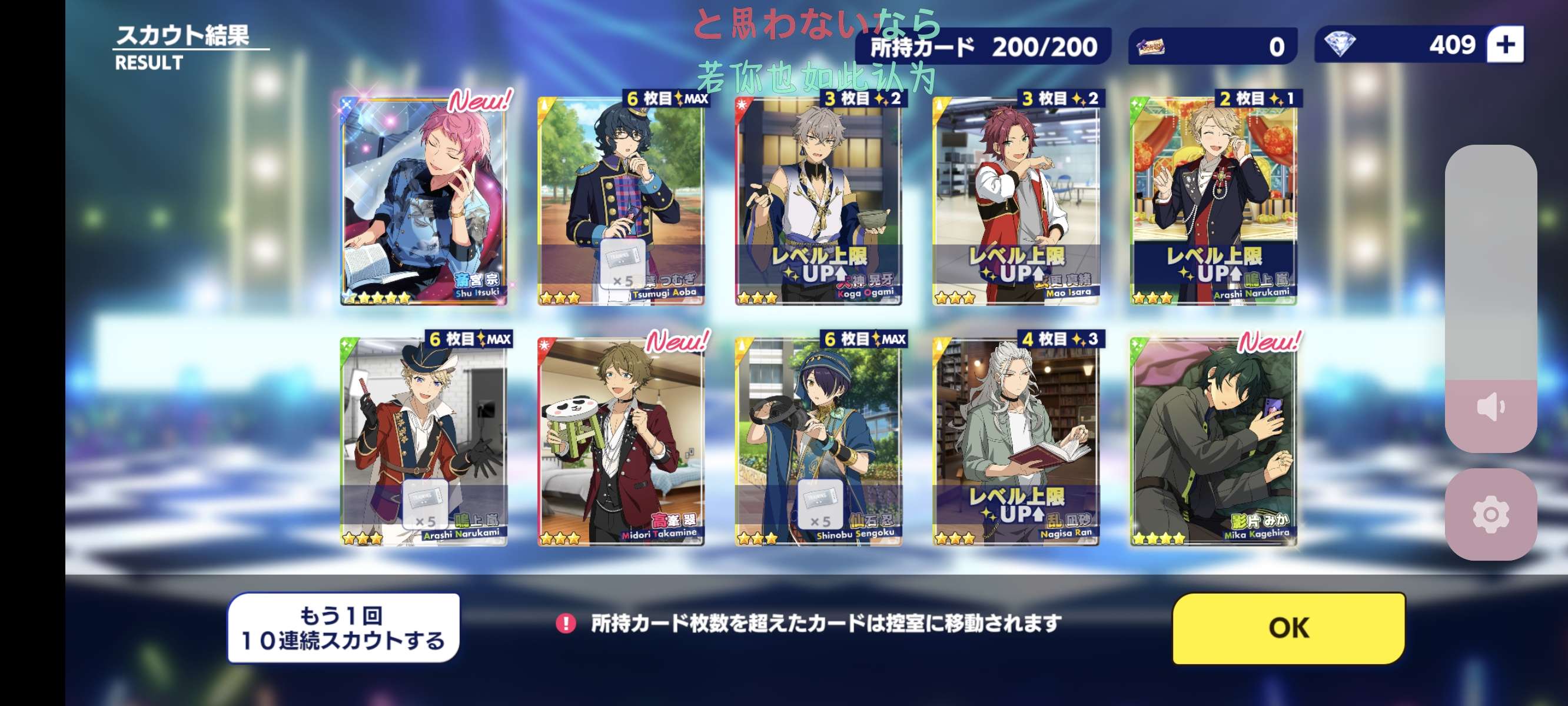The image size is (1568, 706).
Task: Select Arashi Narukami's navy jacket card
Action: (1213, 201)
